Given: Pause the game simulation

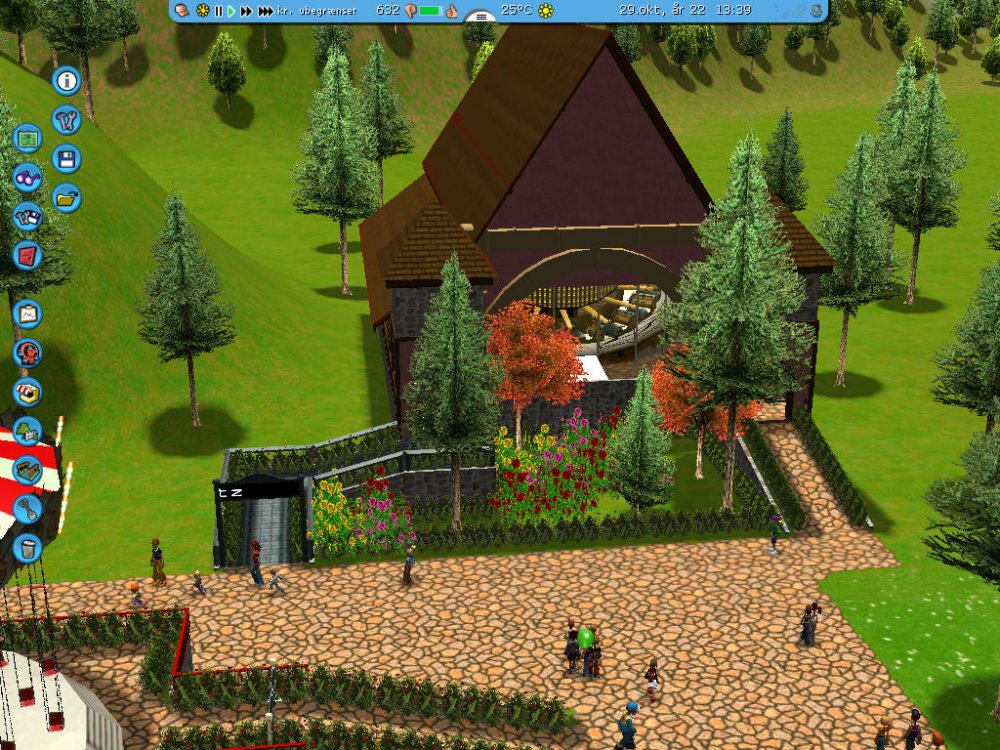Looking at the screenshot, I should [218, 11].
